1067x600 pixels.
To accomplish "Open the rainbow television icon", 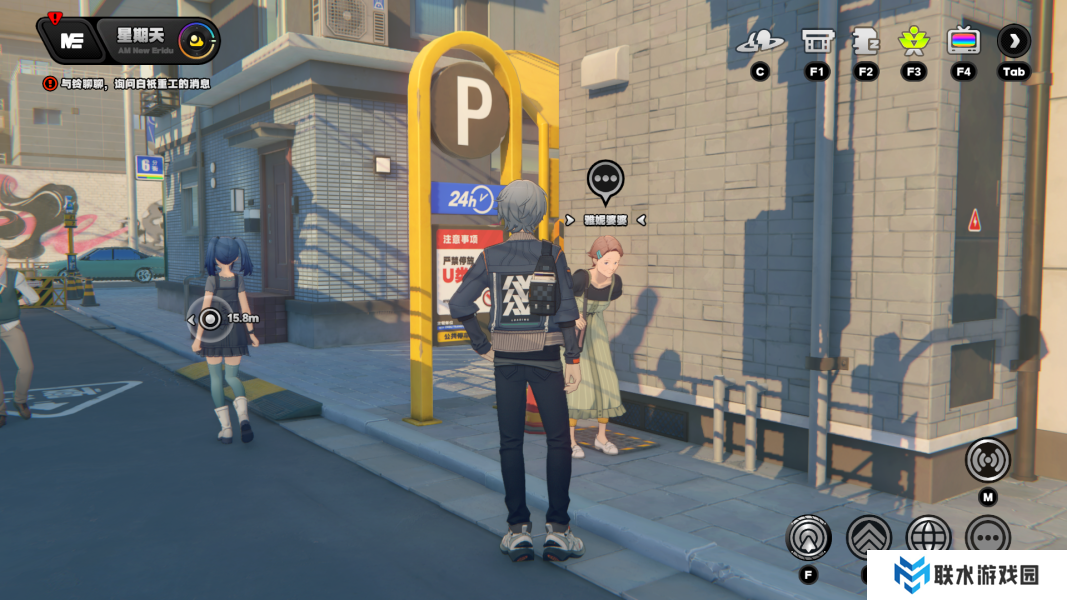I will click(x=964, y=42).
